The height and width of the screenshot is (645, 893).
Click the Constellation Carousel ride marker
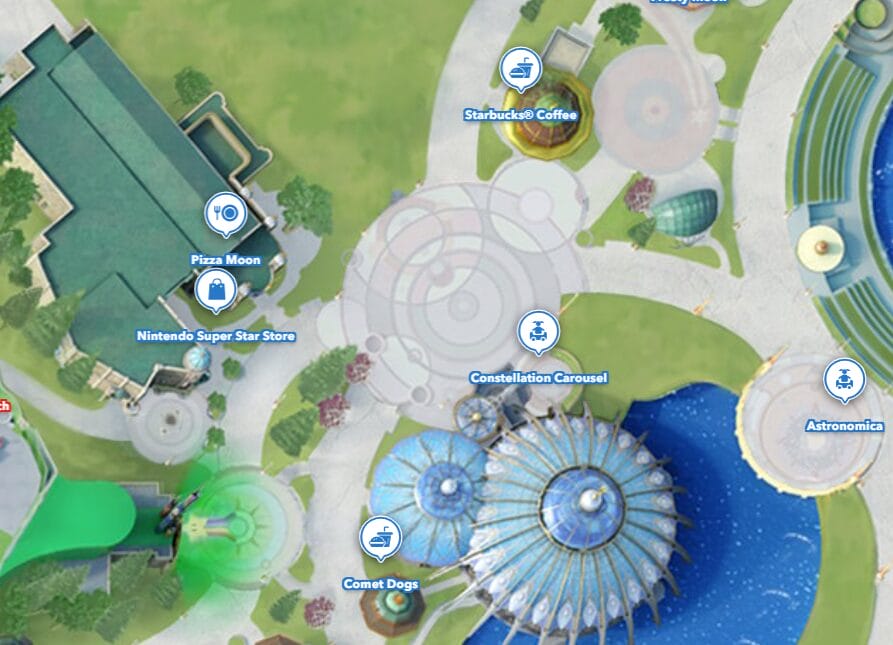pos(539,331)
